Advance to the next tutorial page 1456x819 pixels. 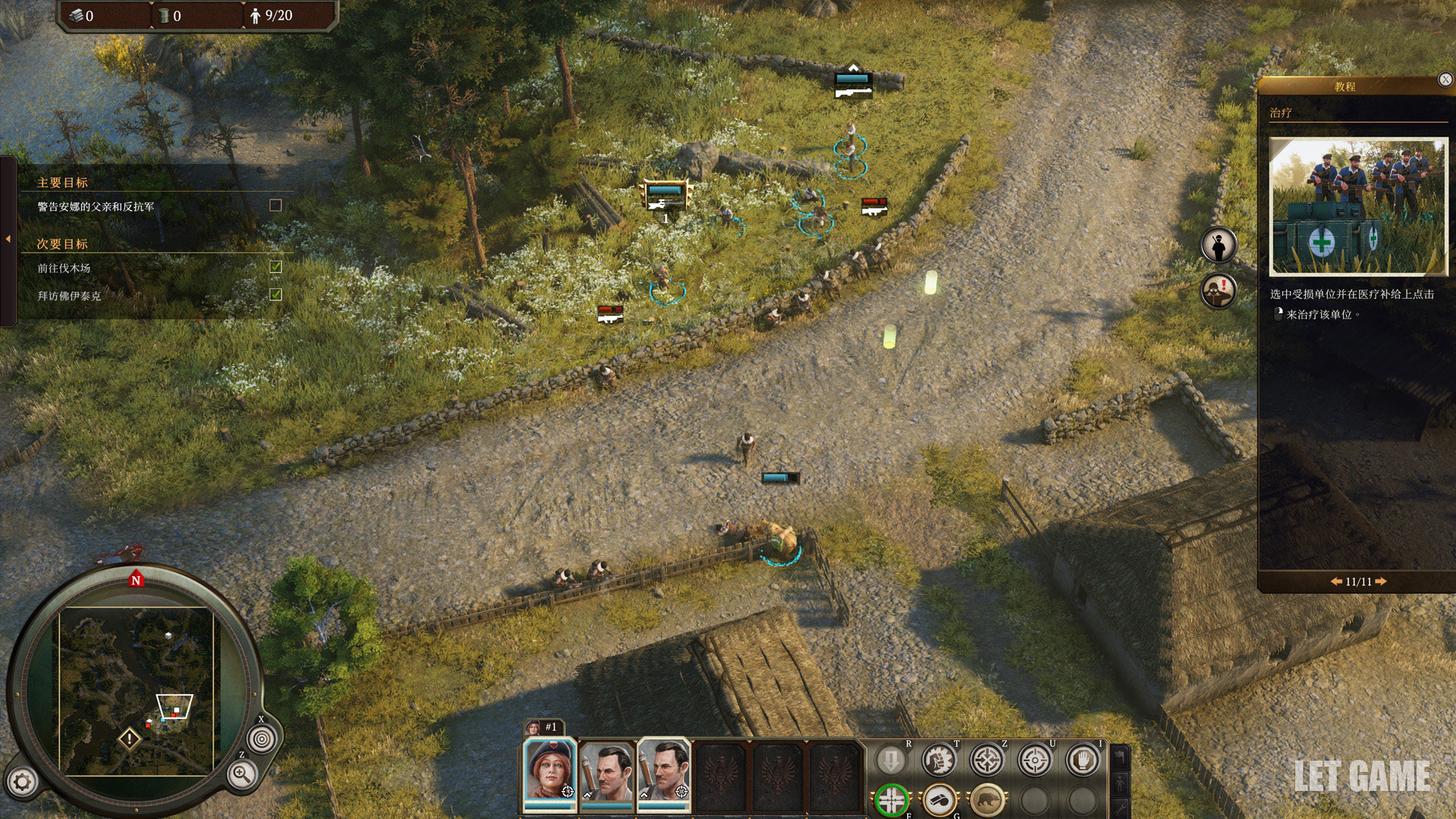click(x=1381, y=582)
